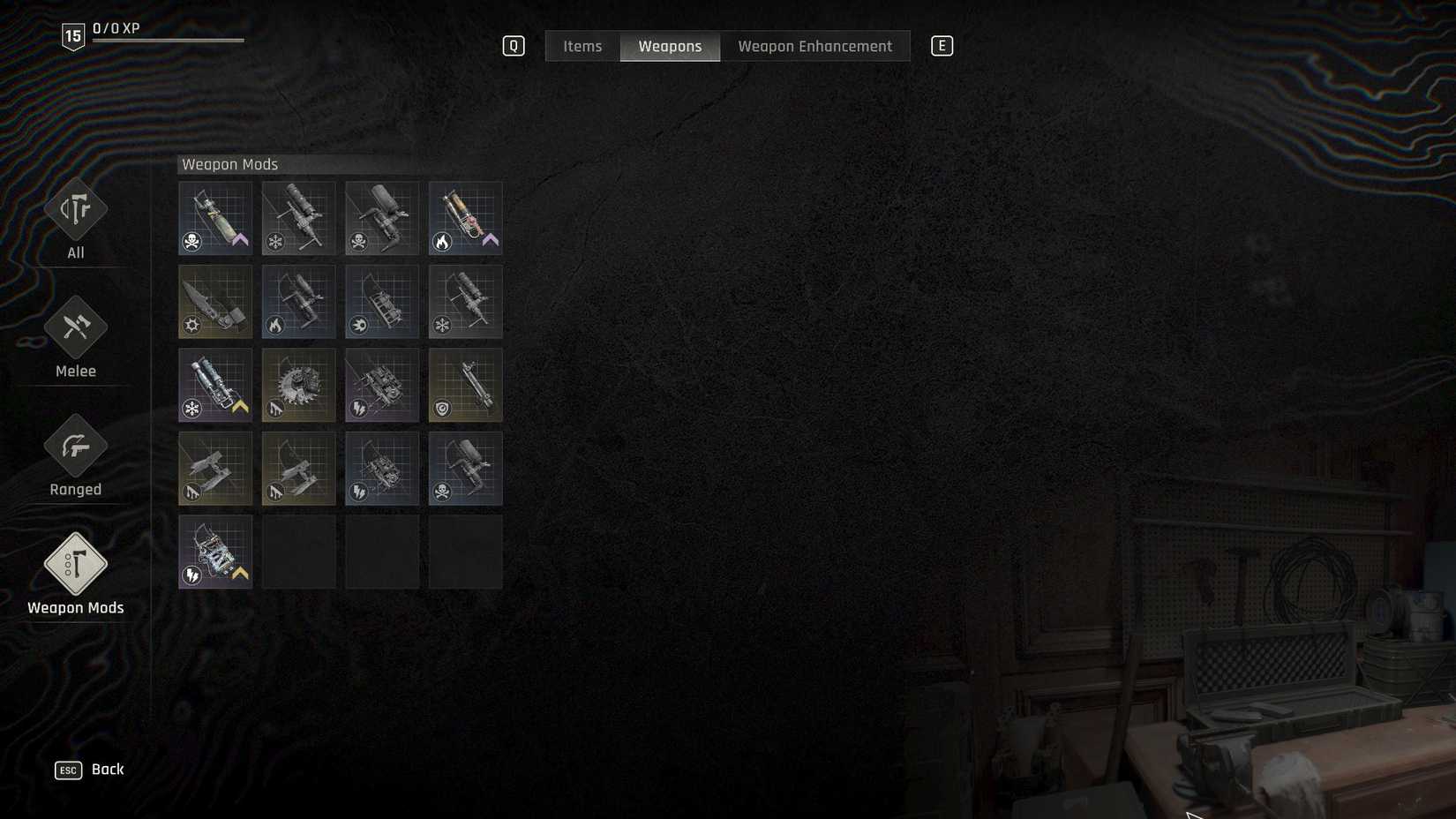Select the poison mod in the top-left slot

214,217
